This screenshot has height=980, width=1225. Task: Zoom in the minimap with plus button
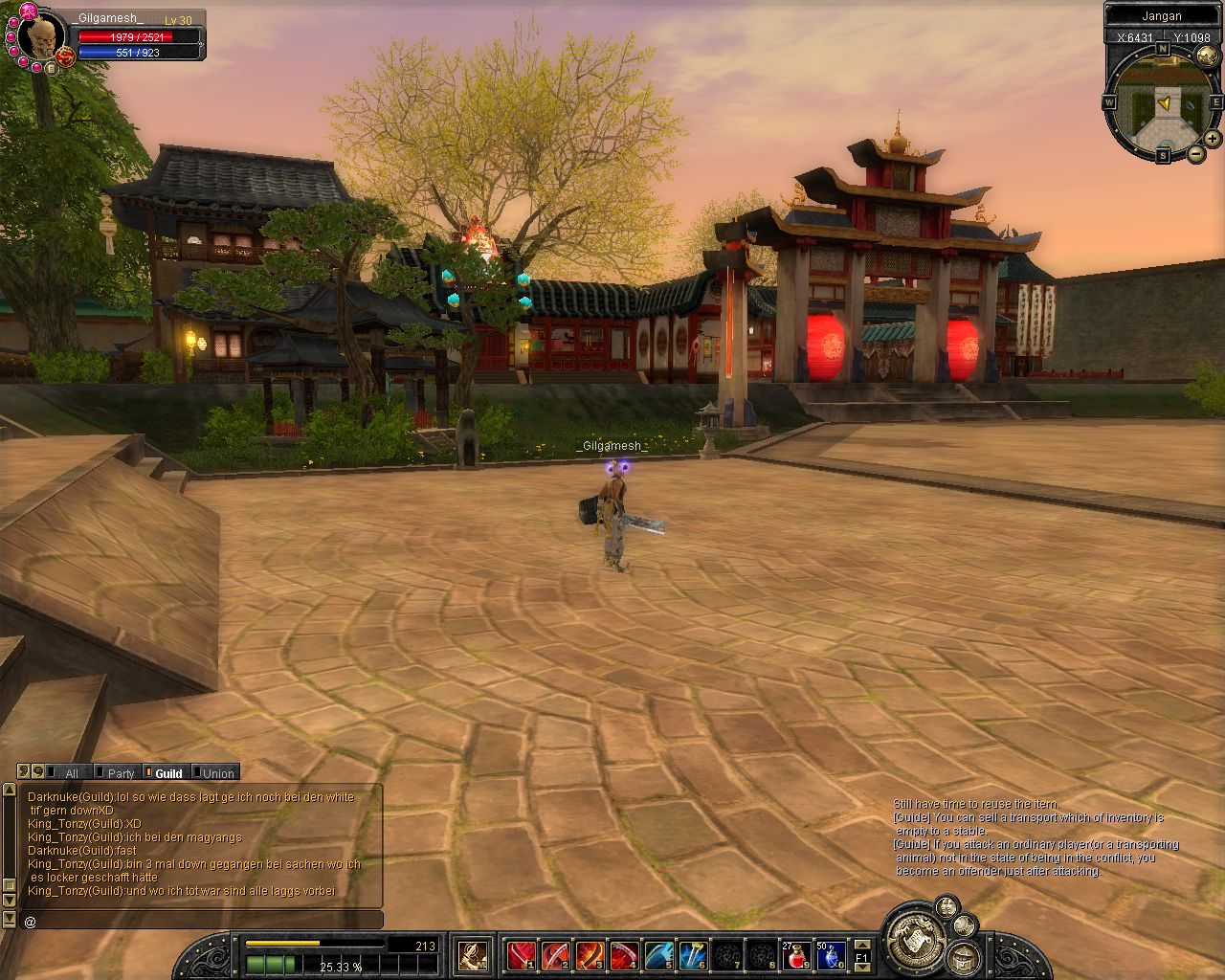tap(1212, 139)
